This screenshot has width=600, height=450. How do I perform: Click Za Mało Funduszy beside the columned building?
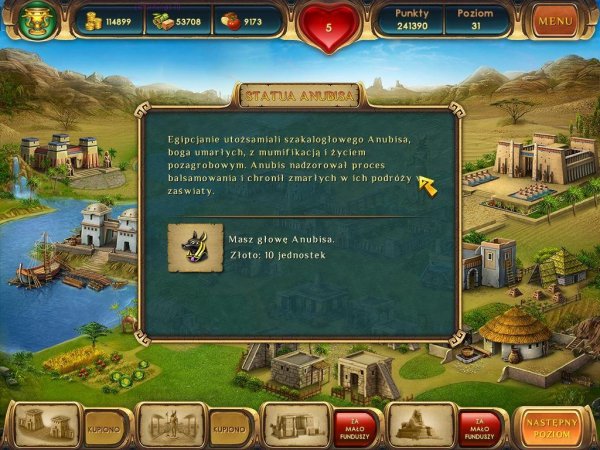(x=354, y=426)
